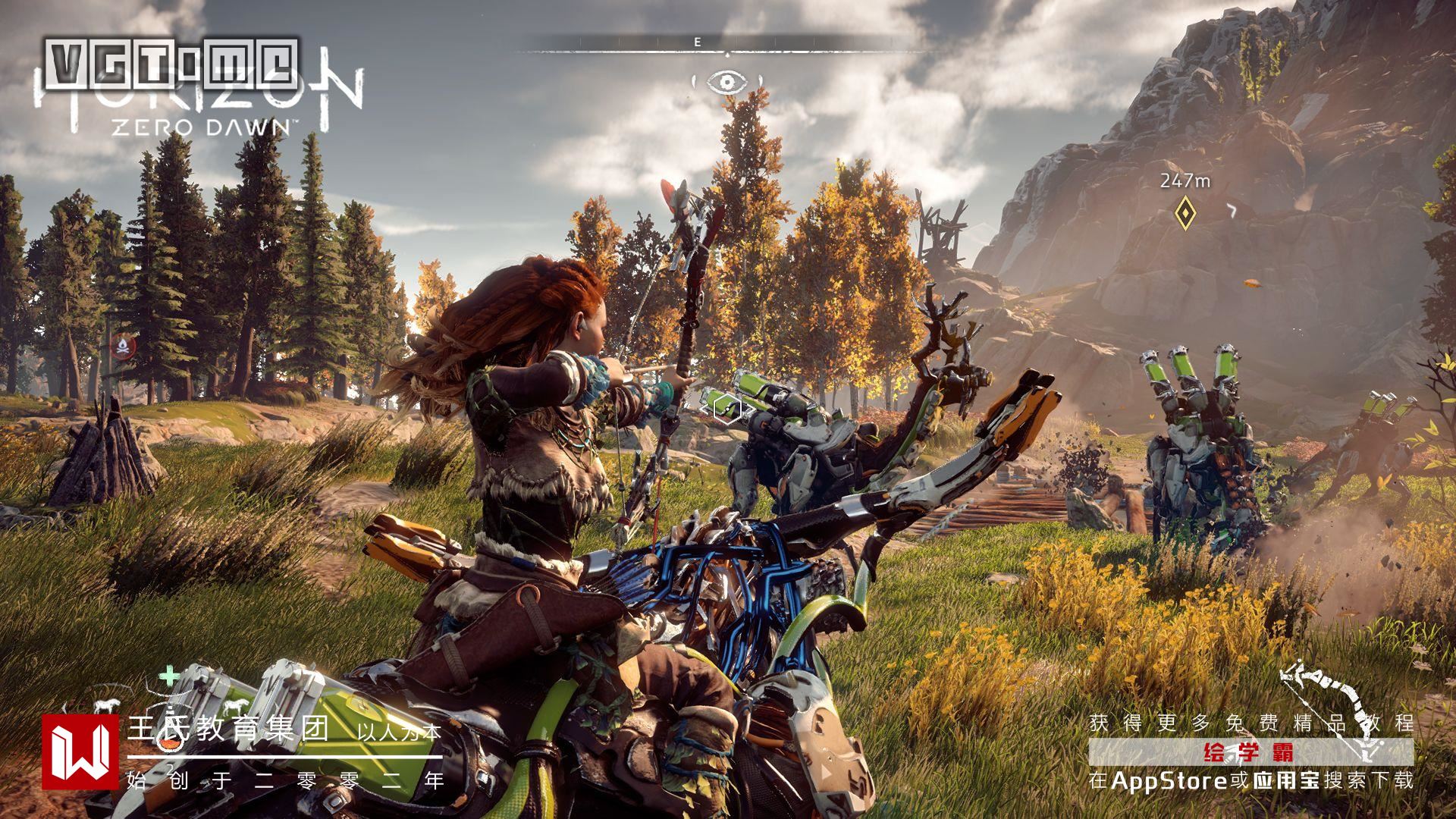The height and width of the screenshot is (819, 1456).
Task: Select the yellow diamond quest waypoint marker
Action: (1185, 213)
